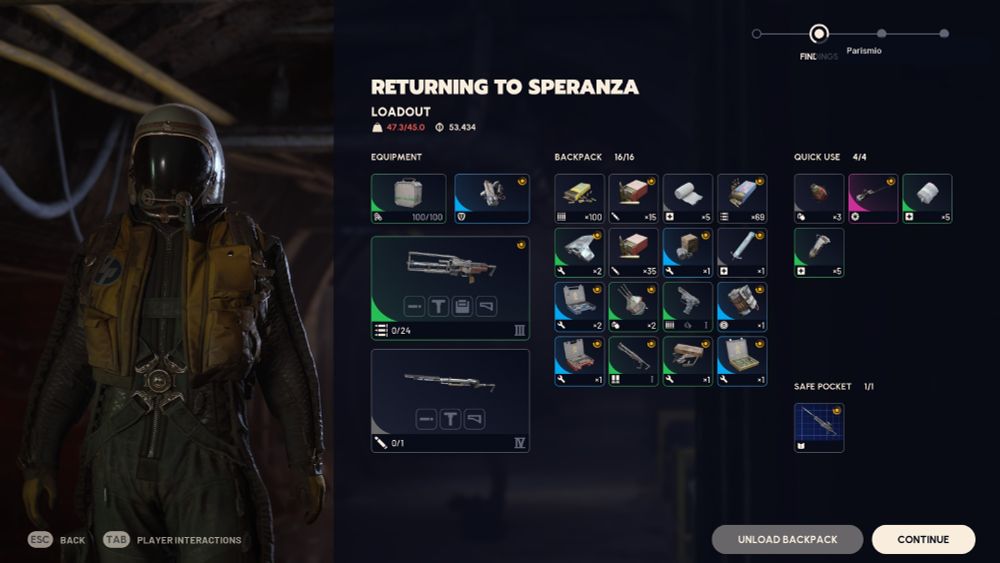
Task: Select the blue shield equipment slot
Action: click(492, 198)
